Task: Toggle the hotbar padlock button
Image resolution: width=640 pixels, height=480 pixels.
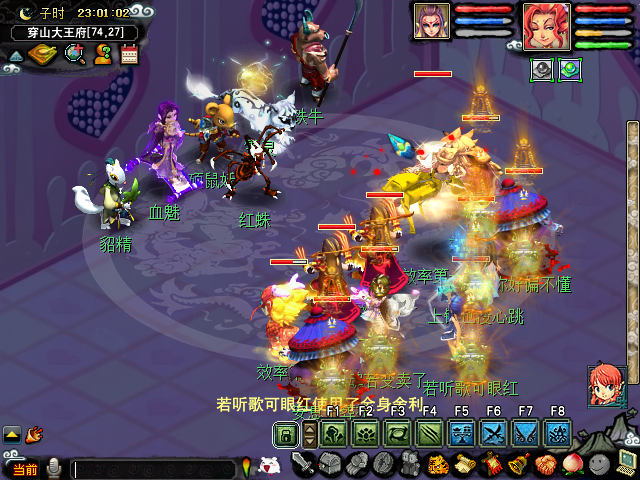Action: (286, 434)
